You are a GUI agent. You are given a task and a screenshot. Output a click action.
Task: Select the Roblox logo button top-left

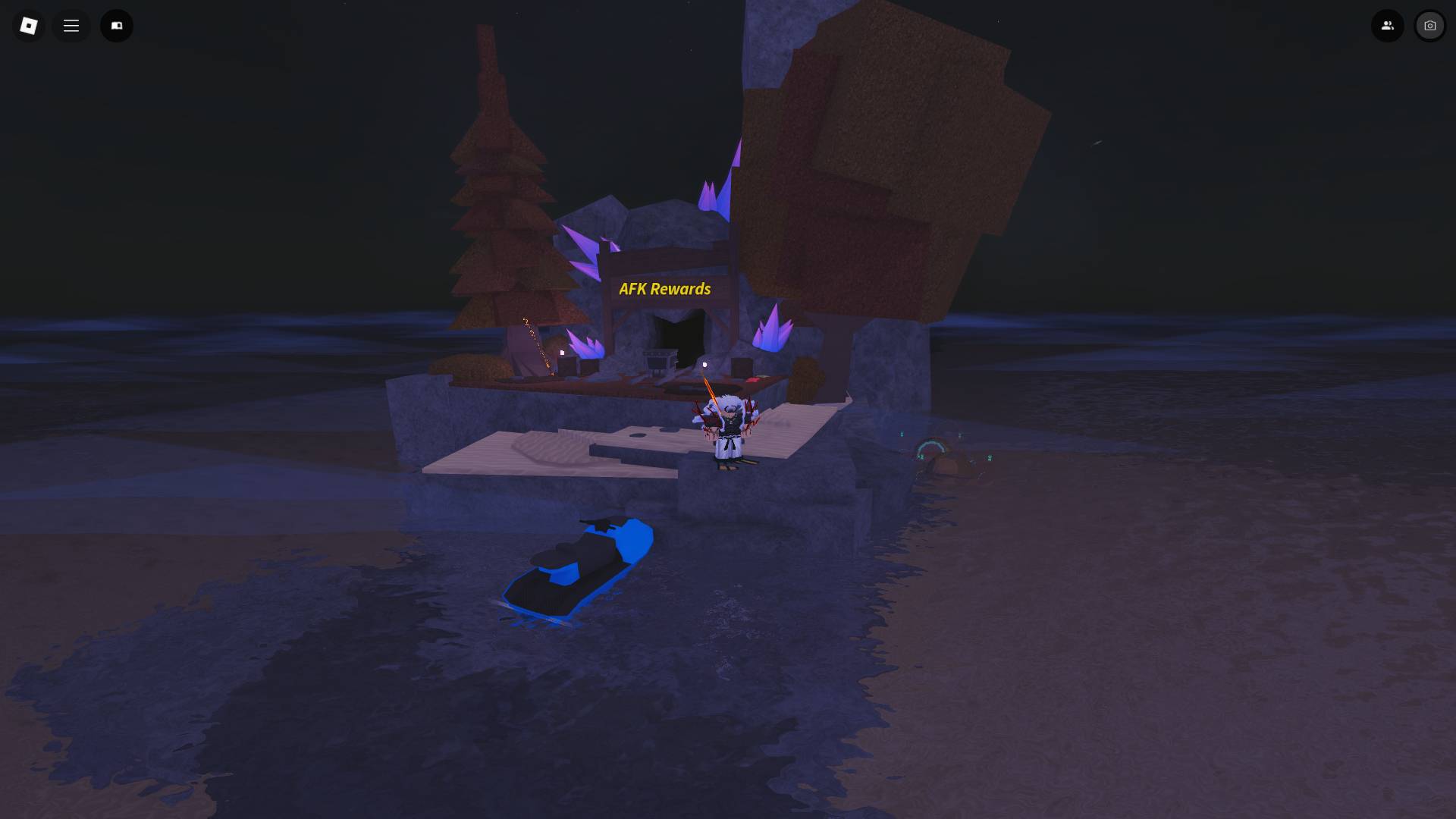pos(28,25)
